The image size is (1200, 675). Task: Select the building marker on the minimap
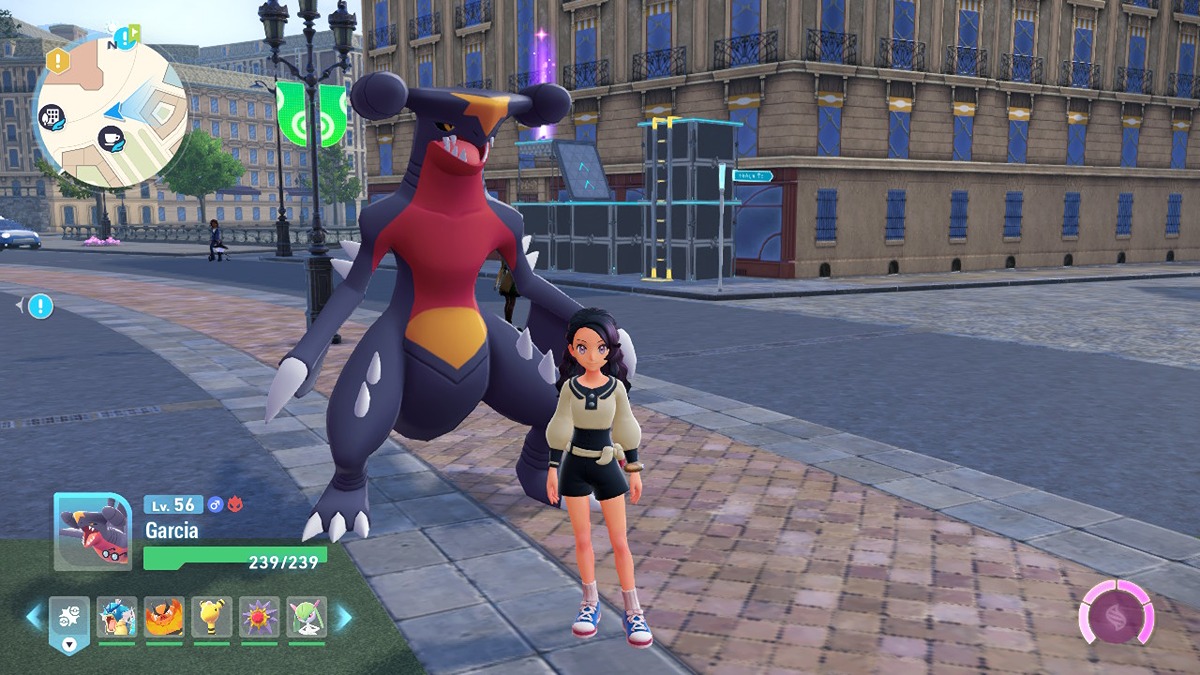click(52, 118)
